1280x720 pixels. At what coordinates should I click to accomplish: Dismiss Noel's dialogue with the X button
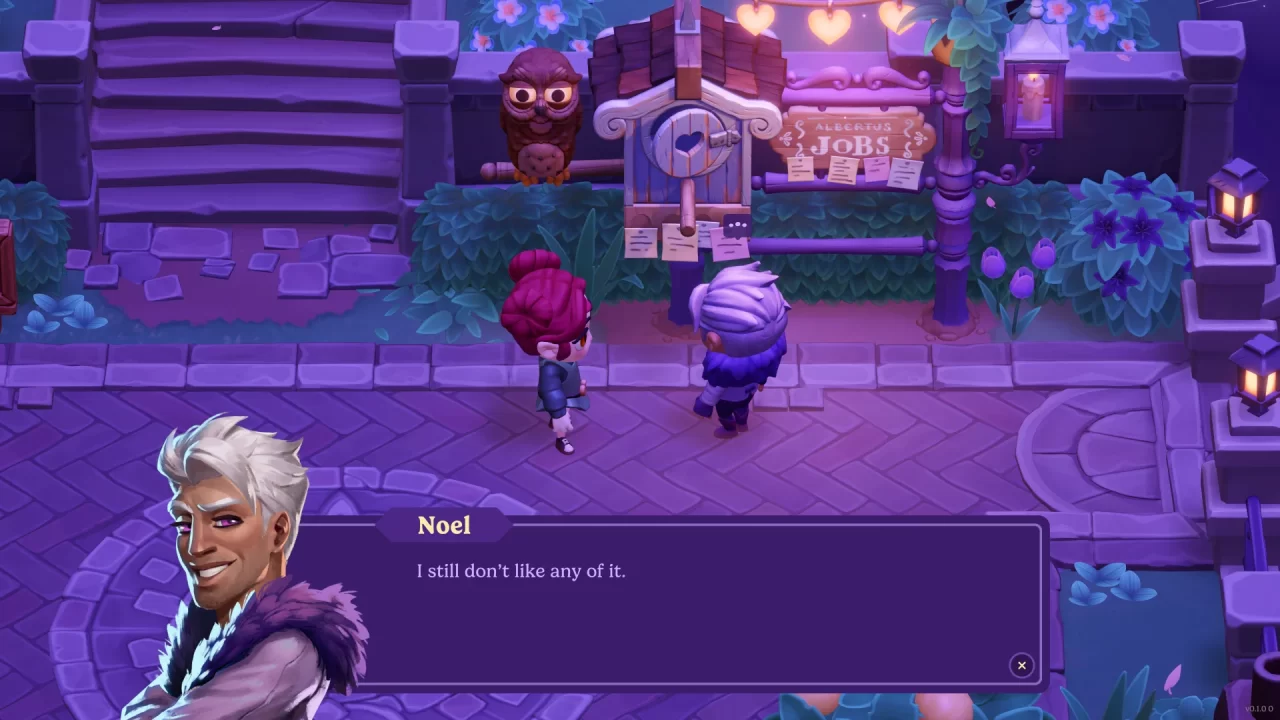[1021, 666]
